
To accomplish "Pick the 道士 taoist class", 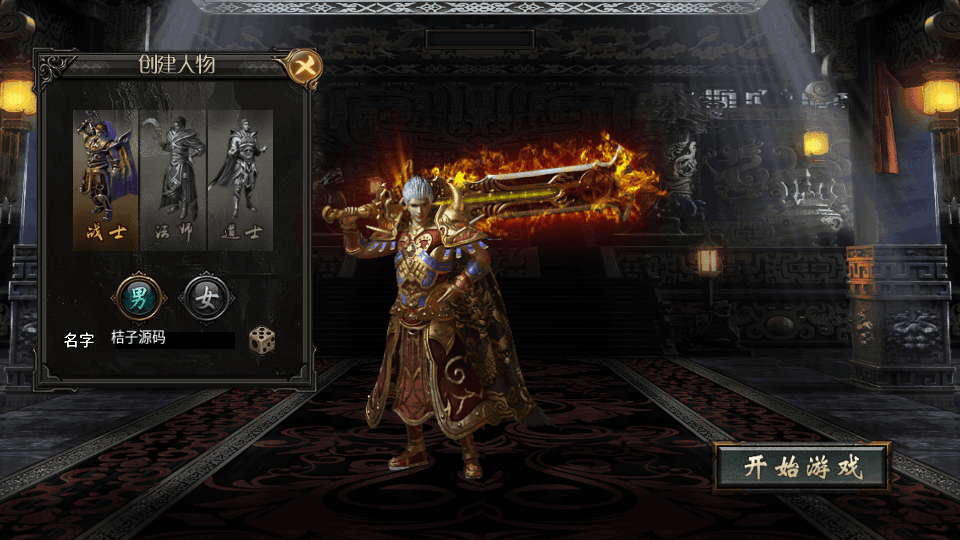I will click(240, 180).
